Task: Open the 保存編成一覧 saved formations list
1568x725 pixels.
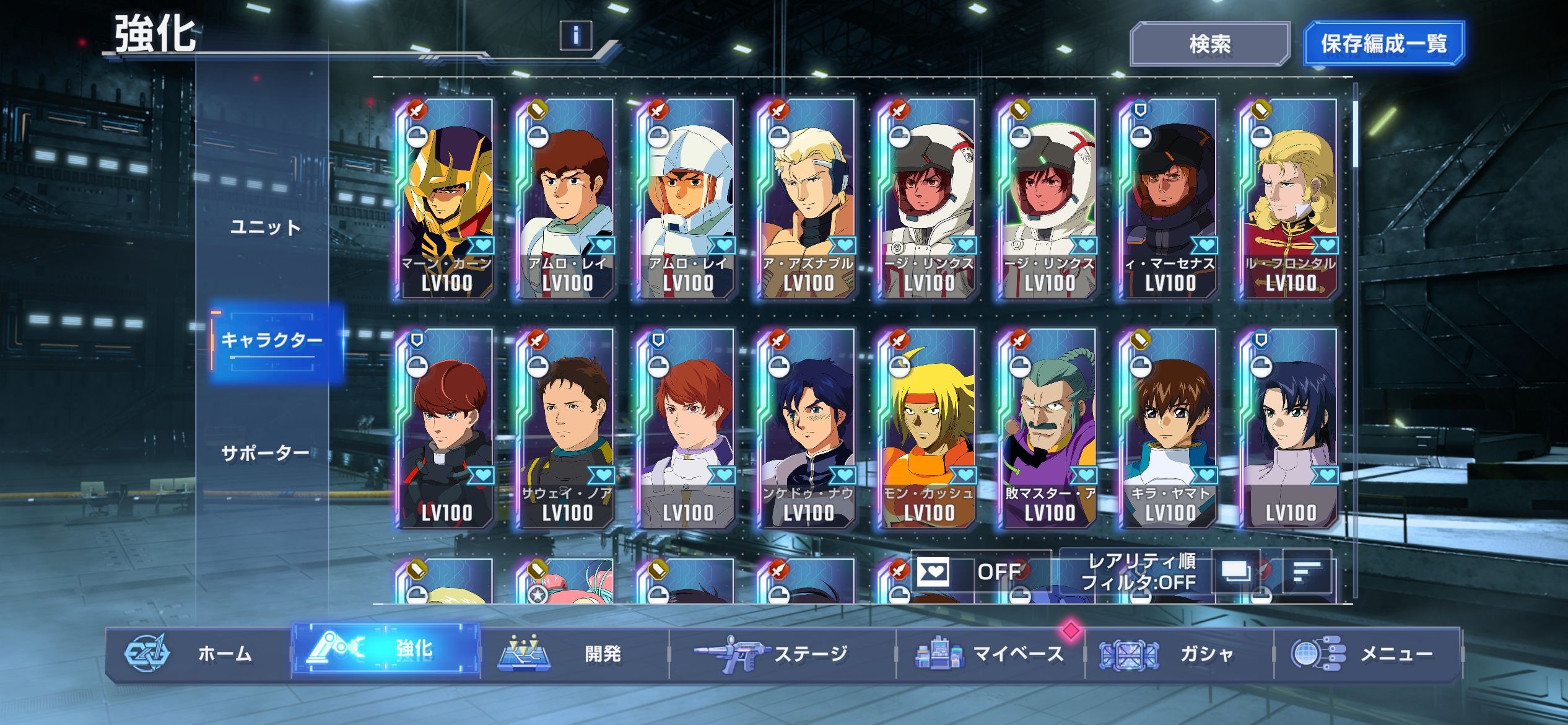Action: tap(1383, 44)
